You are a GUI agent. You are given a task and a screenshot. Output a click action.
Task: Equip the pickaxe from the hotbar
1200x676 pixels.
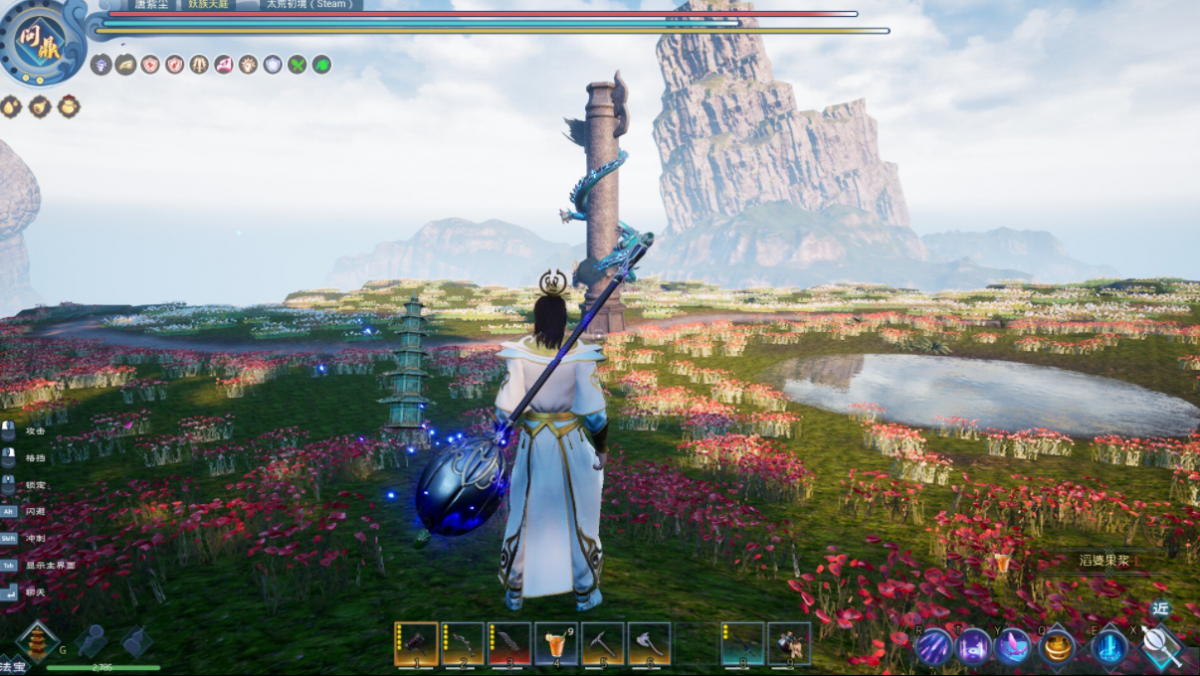point(603,644)
